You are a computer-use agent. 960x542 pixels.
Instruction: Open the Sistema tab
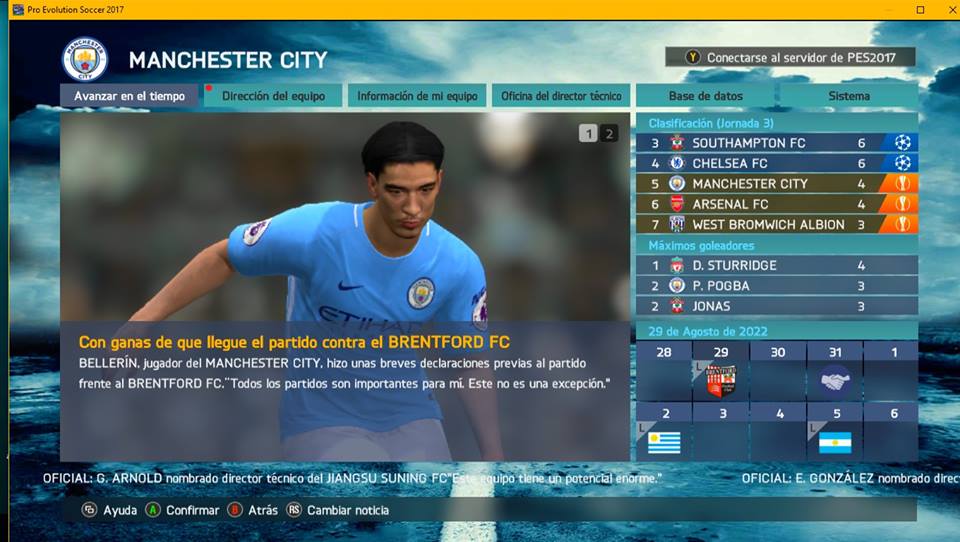pos(848,96)
